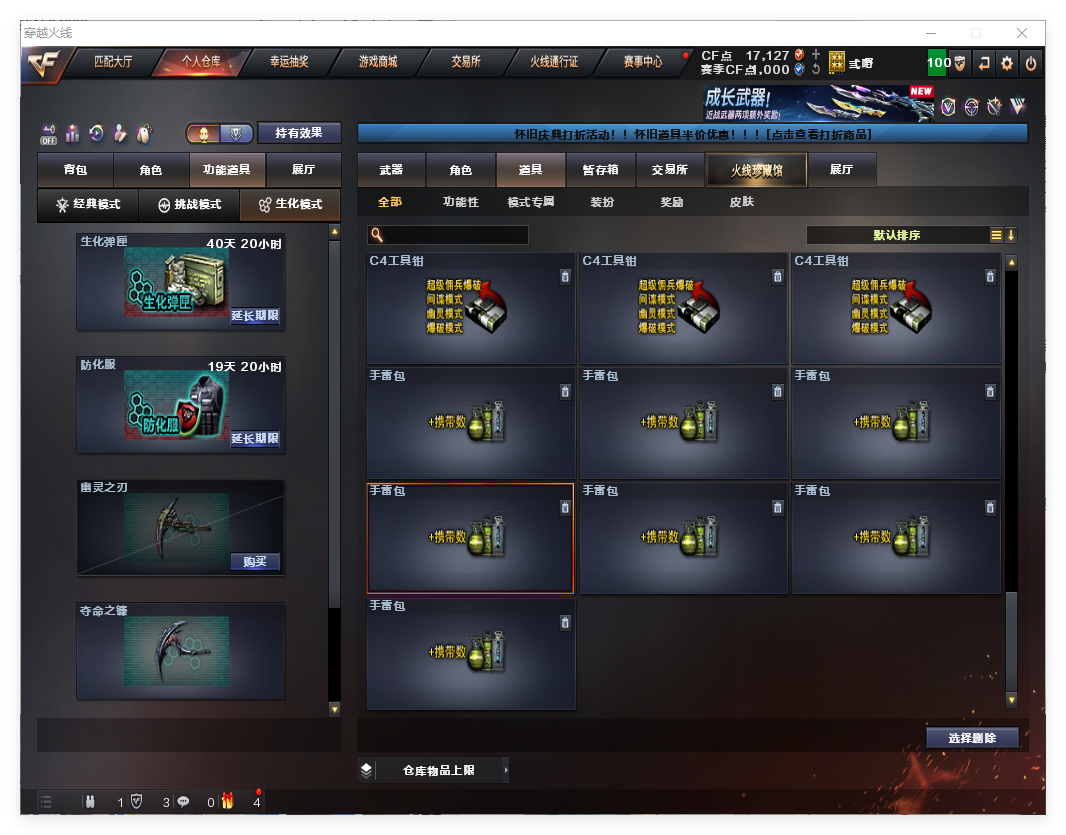Go to 幸运抽奖 lucky draw
1066x835 pixels.
289,62
